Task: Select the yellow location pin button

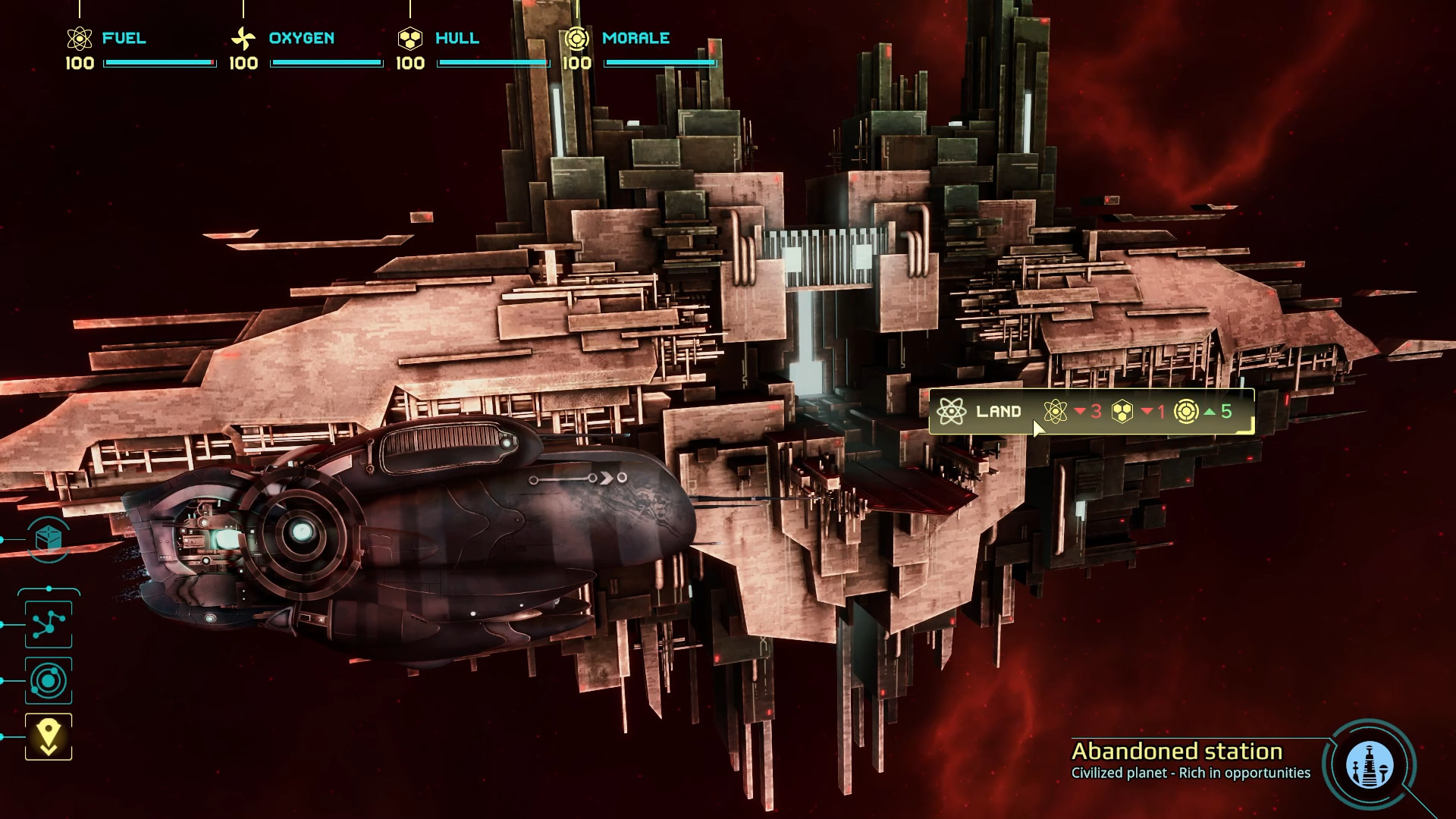Action: [49, 736]
